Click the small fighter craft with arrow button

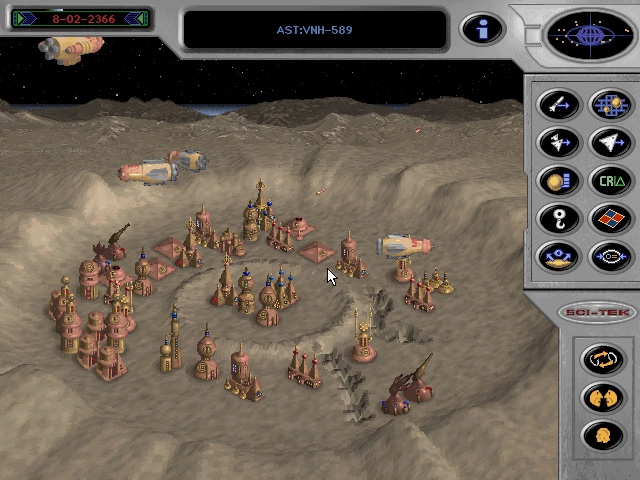click(559, 143)
